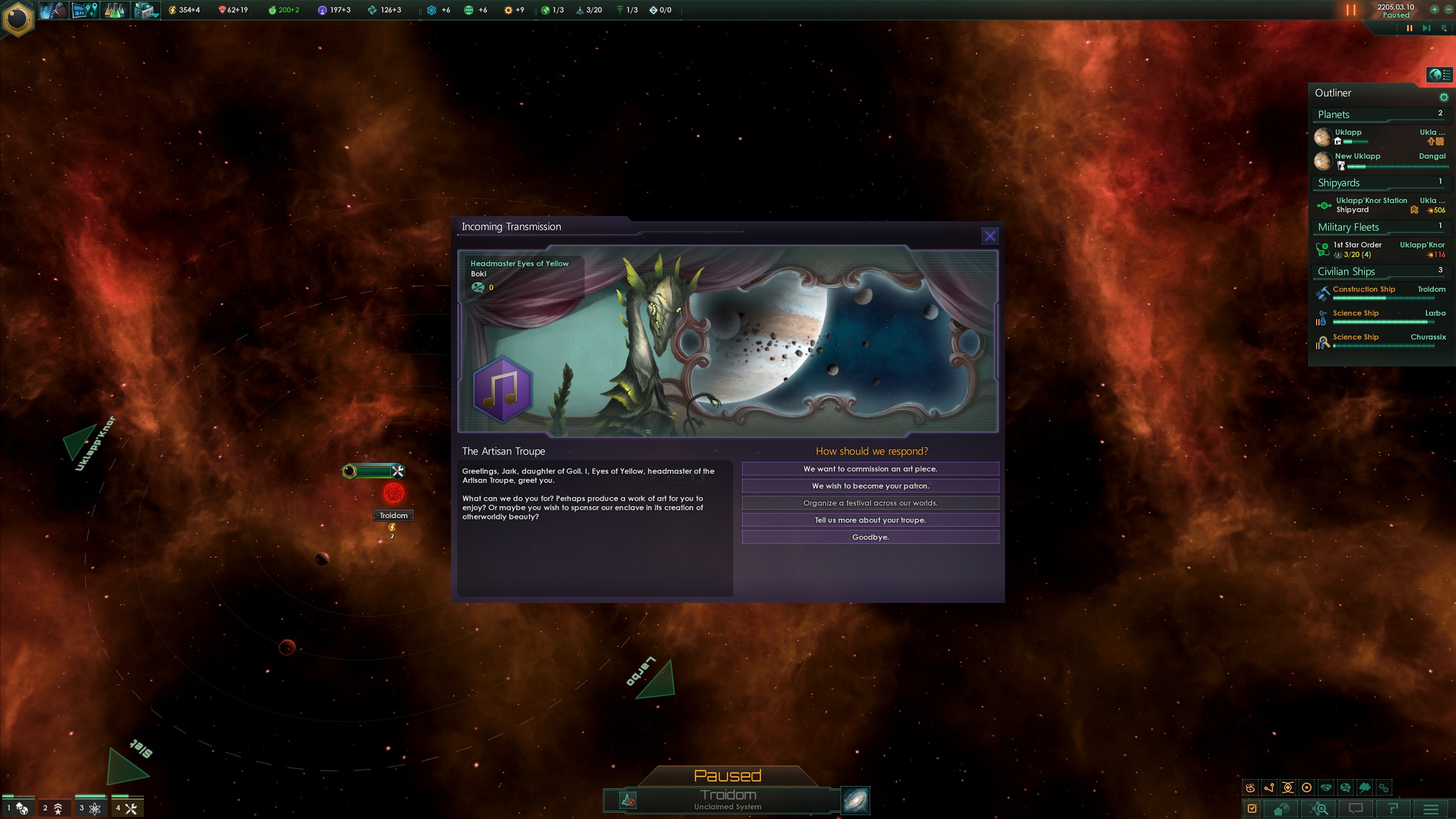Choose "We want to commission an art piece."
Image resolution: width=1456 pixels, height=819 pixels.
point(870,469)
